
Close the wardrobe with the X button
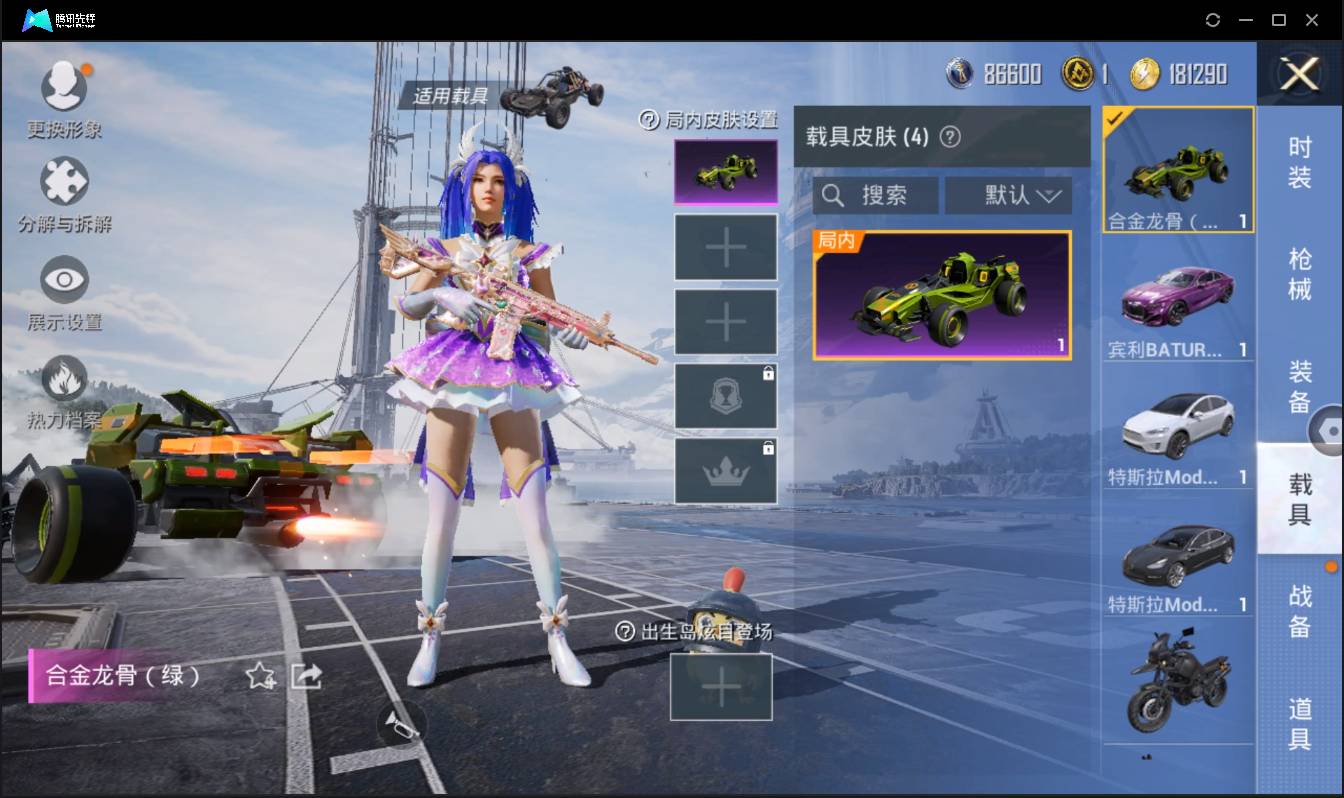pyautogui.click(x=1299, y=74)
